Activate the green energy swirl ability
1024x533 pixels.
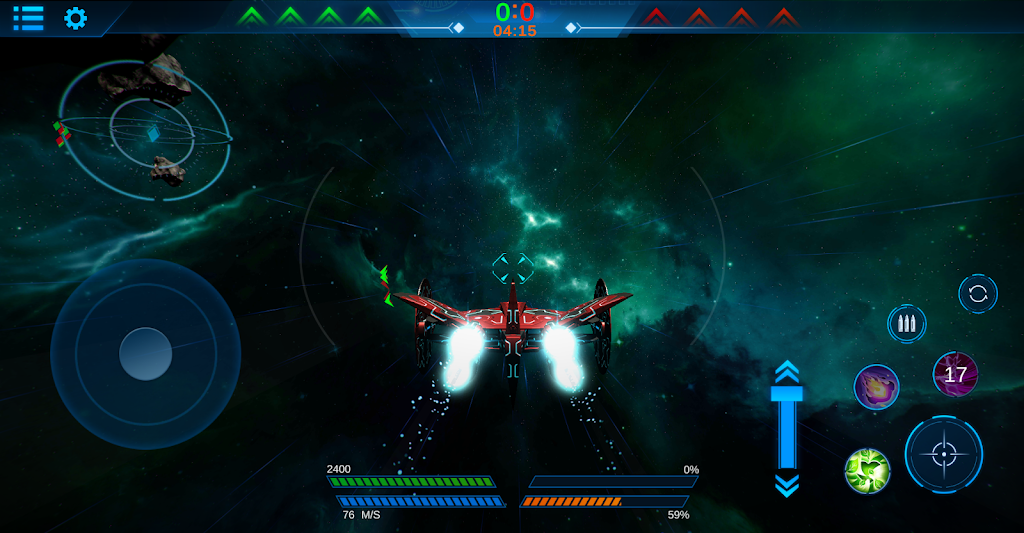tap(867, 470)
